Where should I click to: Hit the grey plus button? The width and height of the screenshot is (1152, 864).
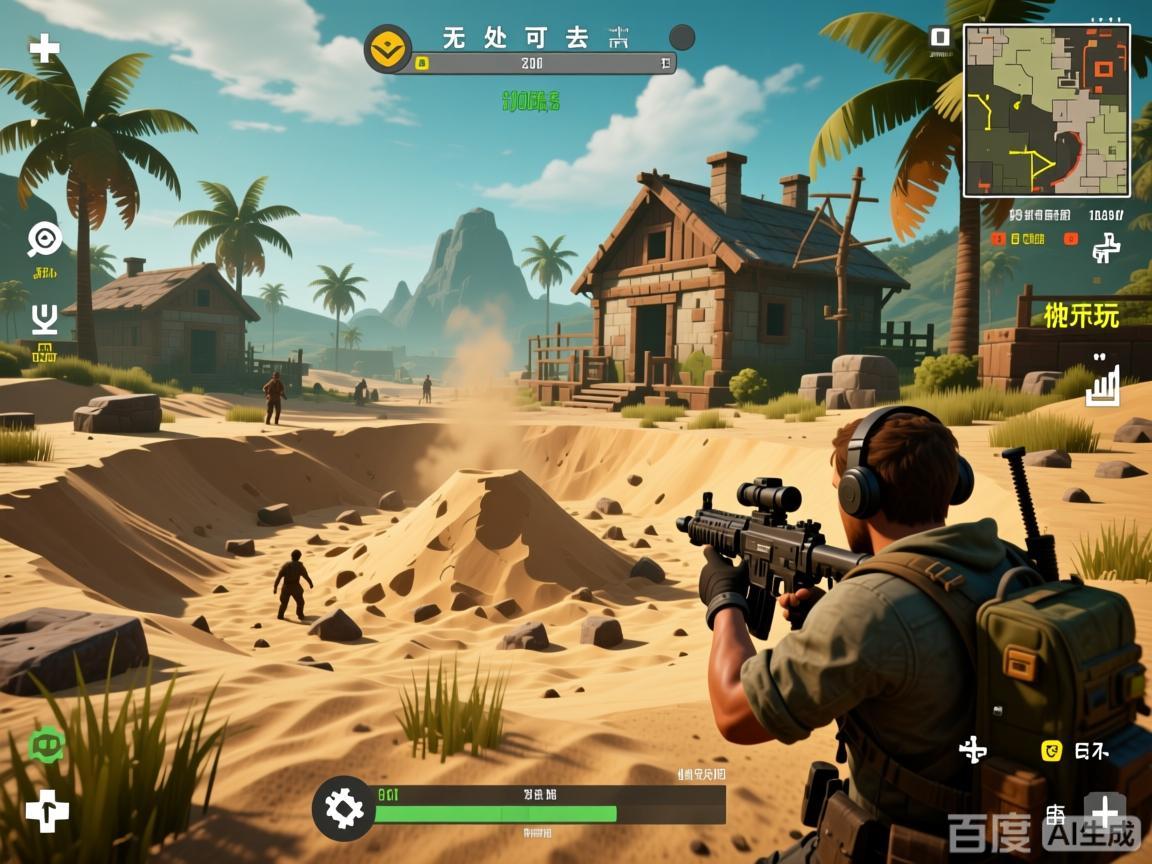[1105, 809]
